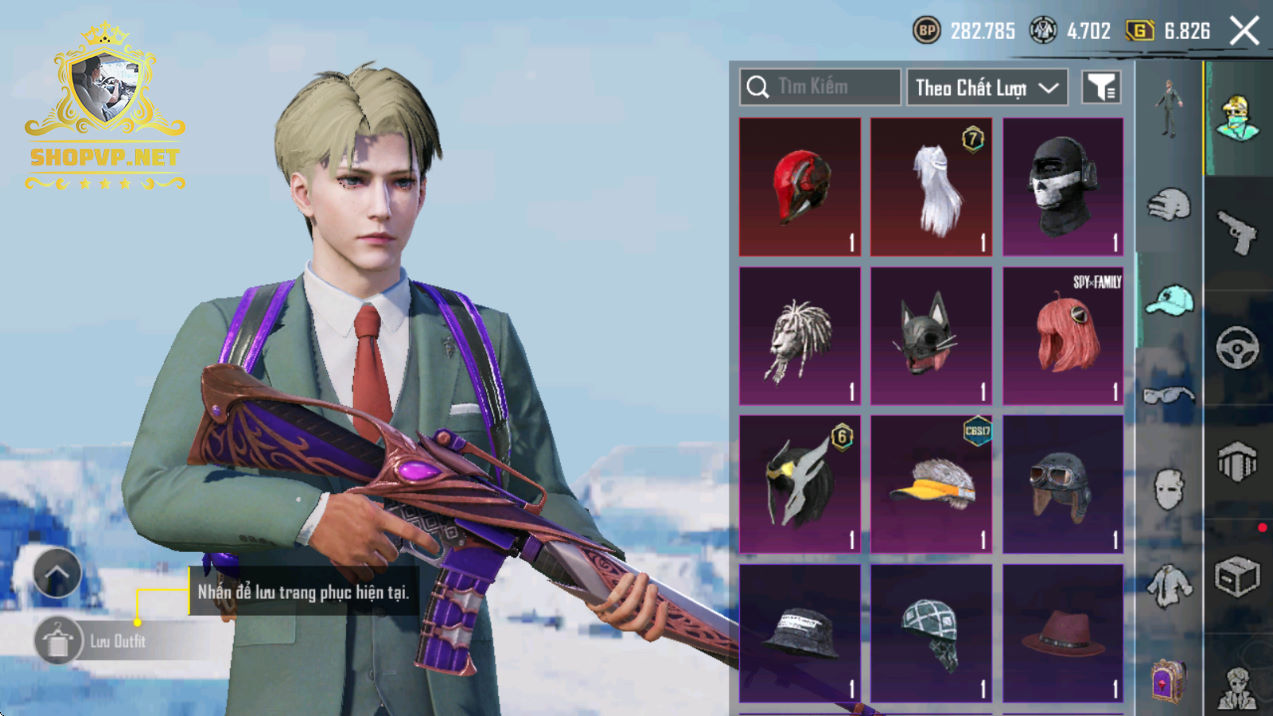Select the red helmet item

(799, 187)
